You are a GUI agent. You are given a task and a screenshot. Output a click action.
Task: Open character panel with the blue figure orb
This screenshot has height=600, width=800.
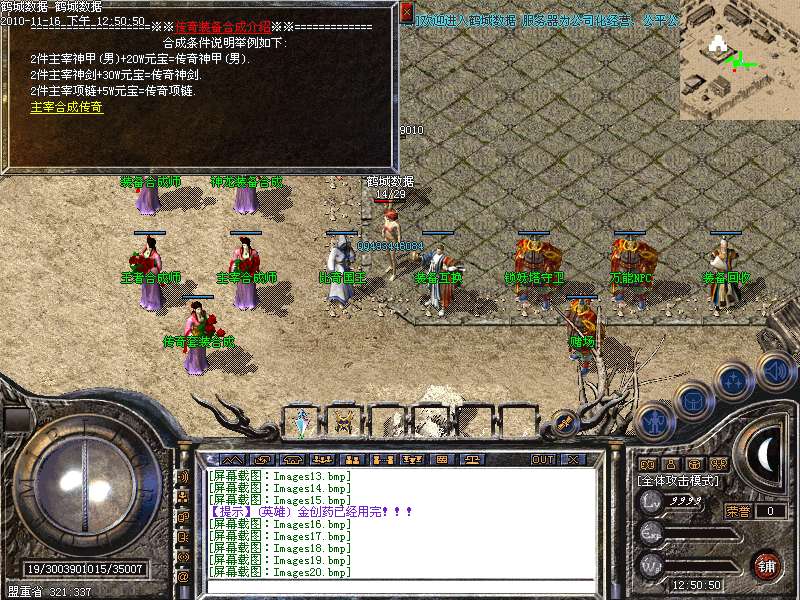click(x=653, y=420)
